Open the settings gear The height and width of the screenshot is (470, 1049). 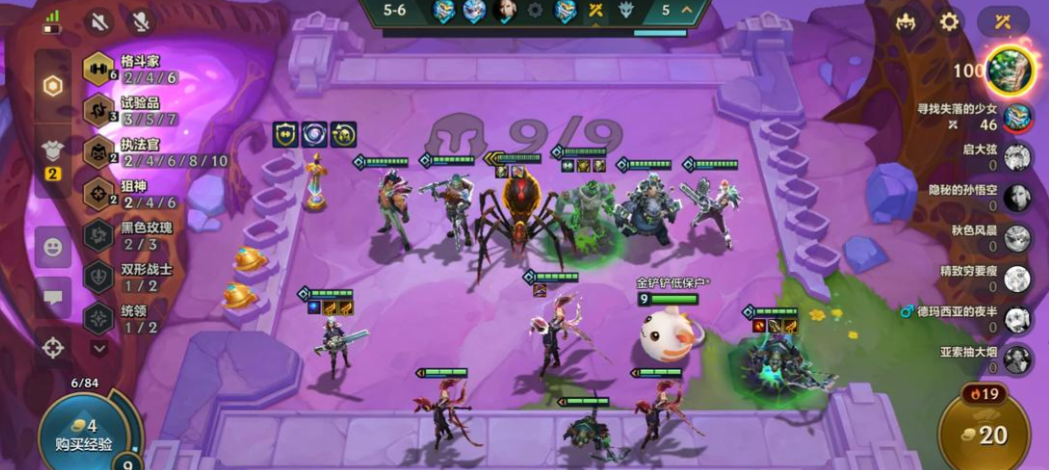949,22
